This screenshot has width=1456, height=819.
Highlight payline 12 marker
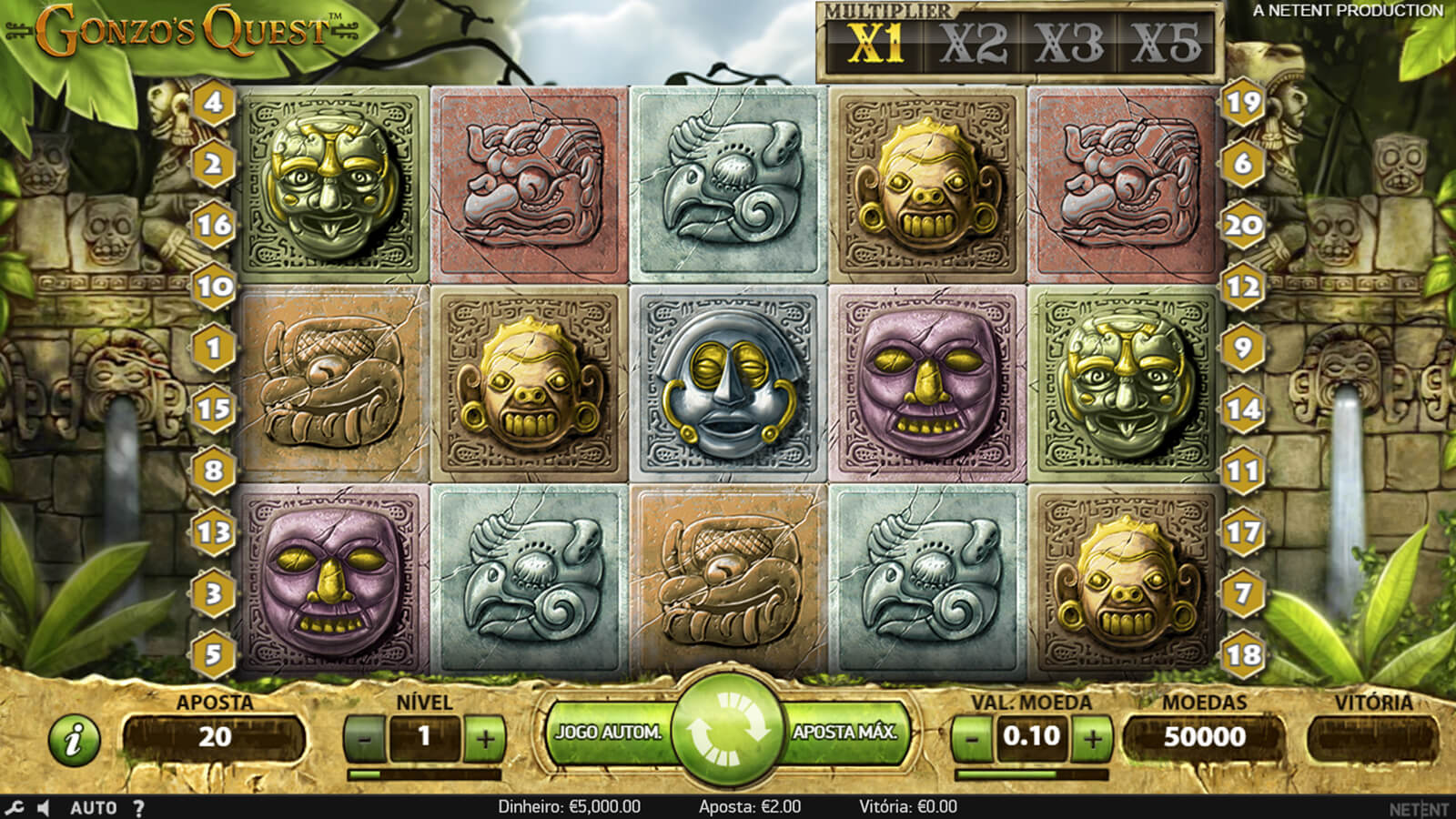coord(1243,287)
